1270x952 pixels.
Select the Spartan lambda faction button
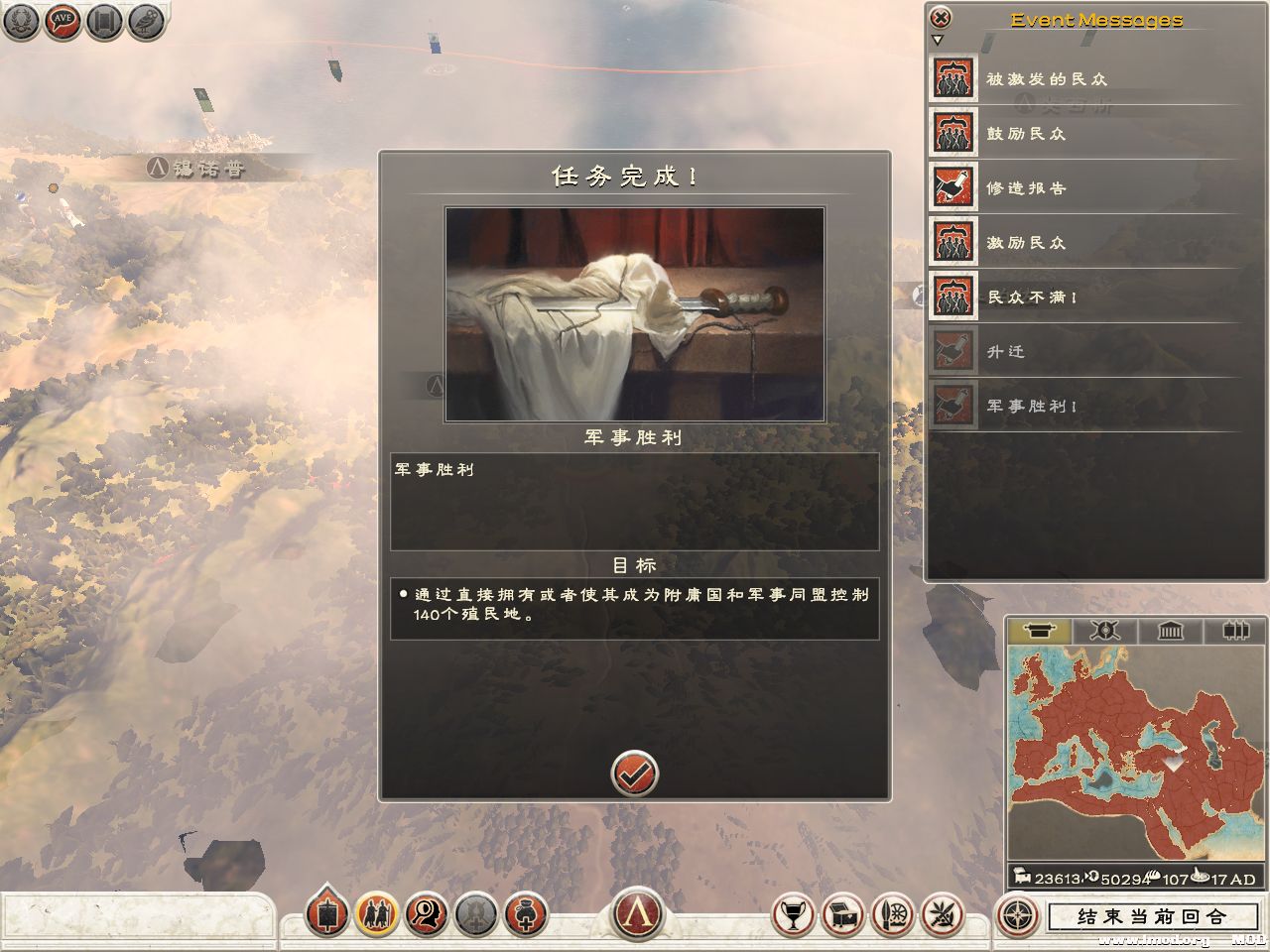pyautogui.click(x=635, y=914)
